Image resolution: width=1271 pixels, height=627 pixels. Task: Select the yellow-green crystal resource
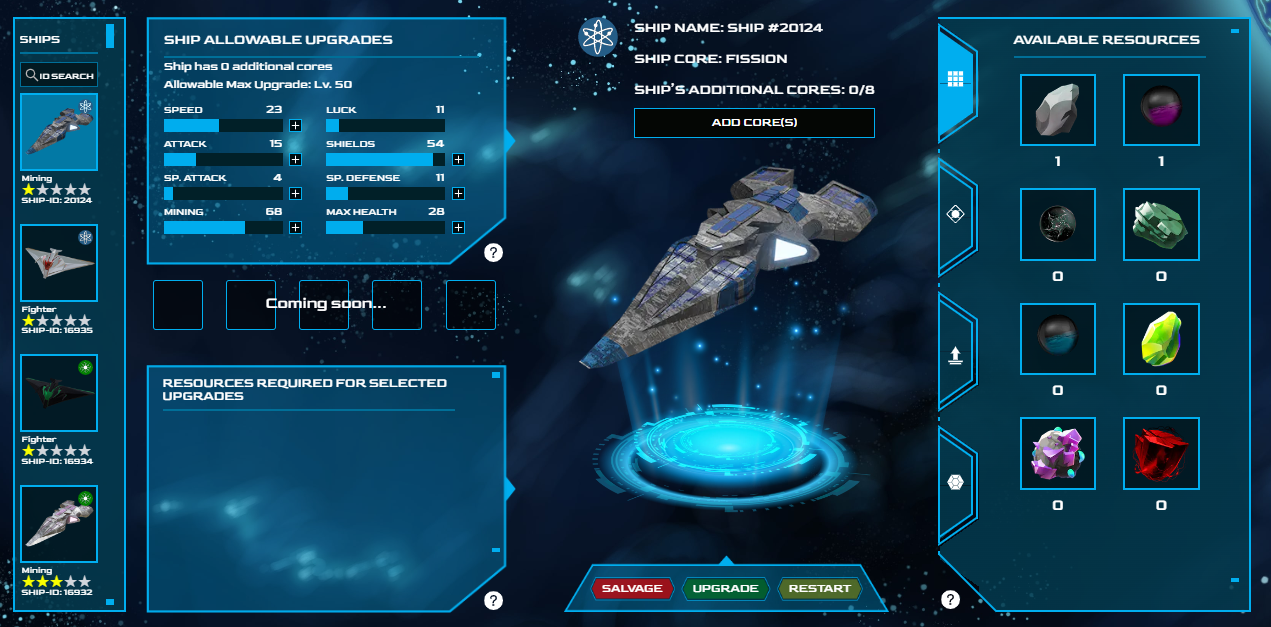pos(1161,340)
